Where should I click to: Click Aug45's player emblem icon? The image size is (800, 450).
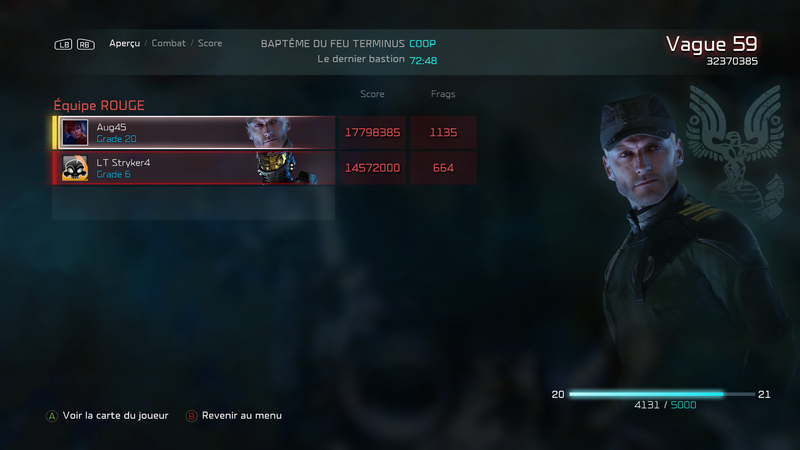[75, 132]
